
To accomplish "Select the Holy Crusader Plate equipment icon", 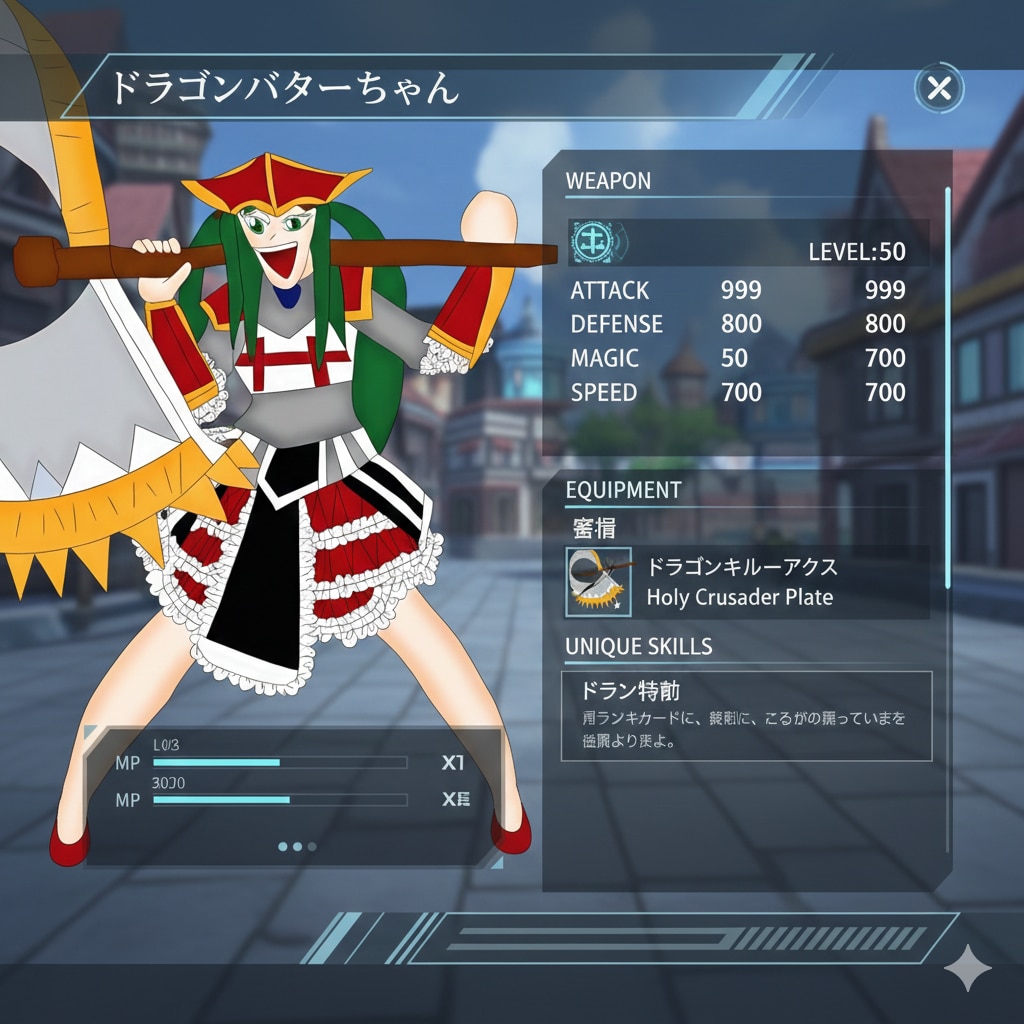I will (598, 581).
